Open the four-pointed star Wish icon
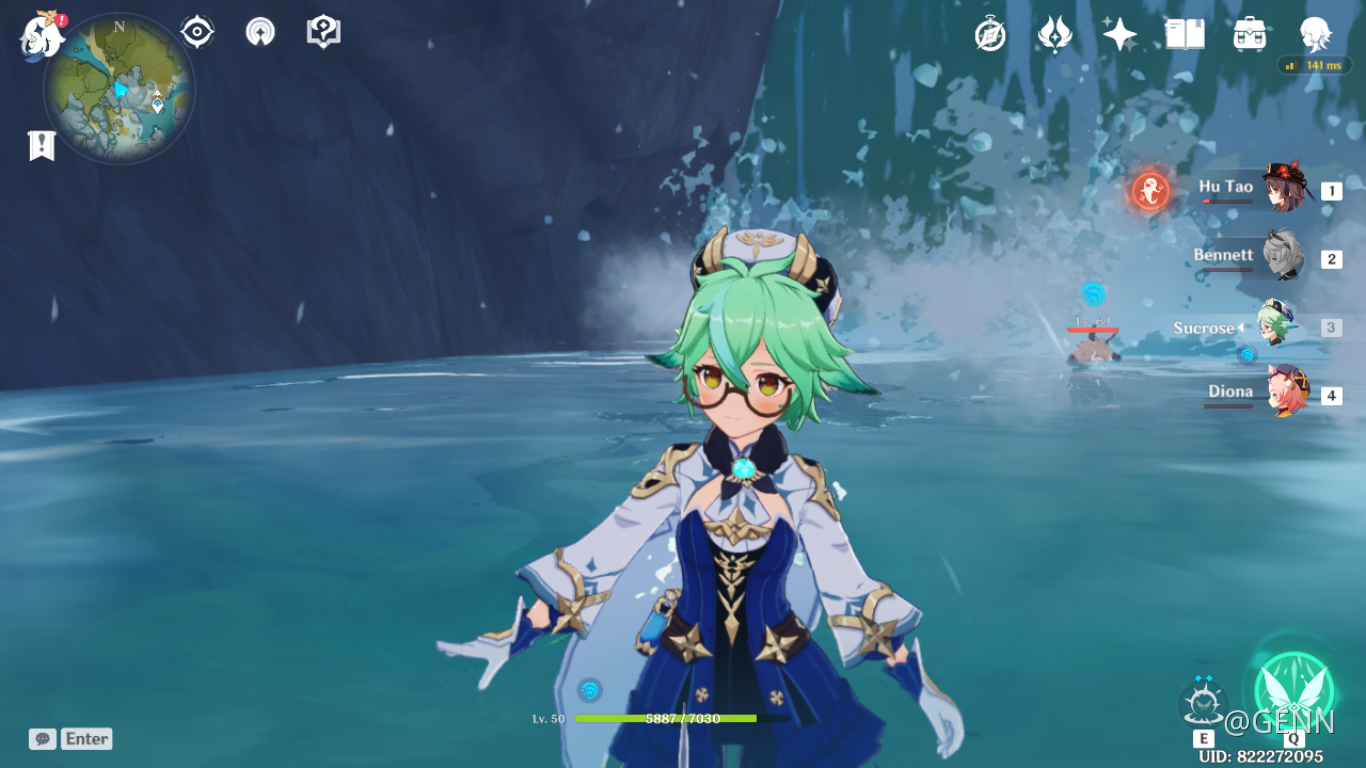Image resolution: width=1366 pixels, height=768 pixels. [1119, 35]
